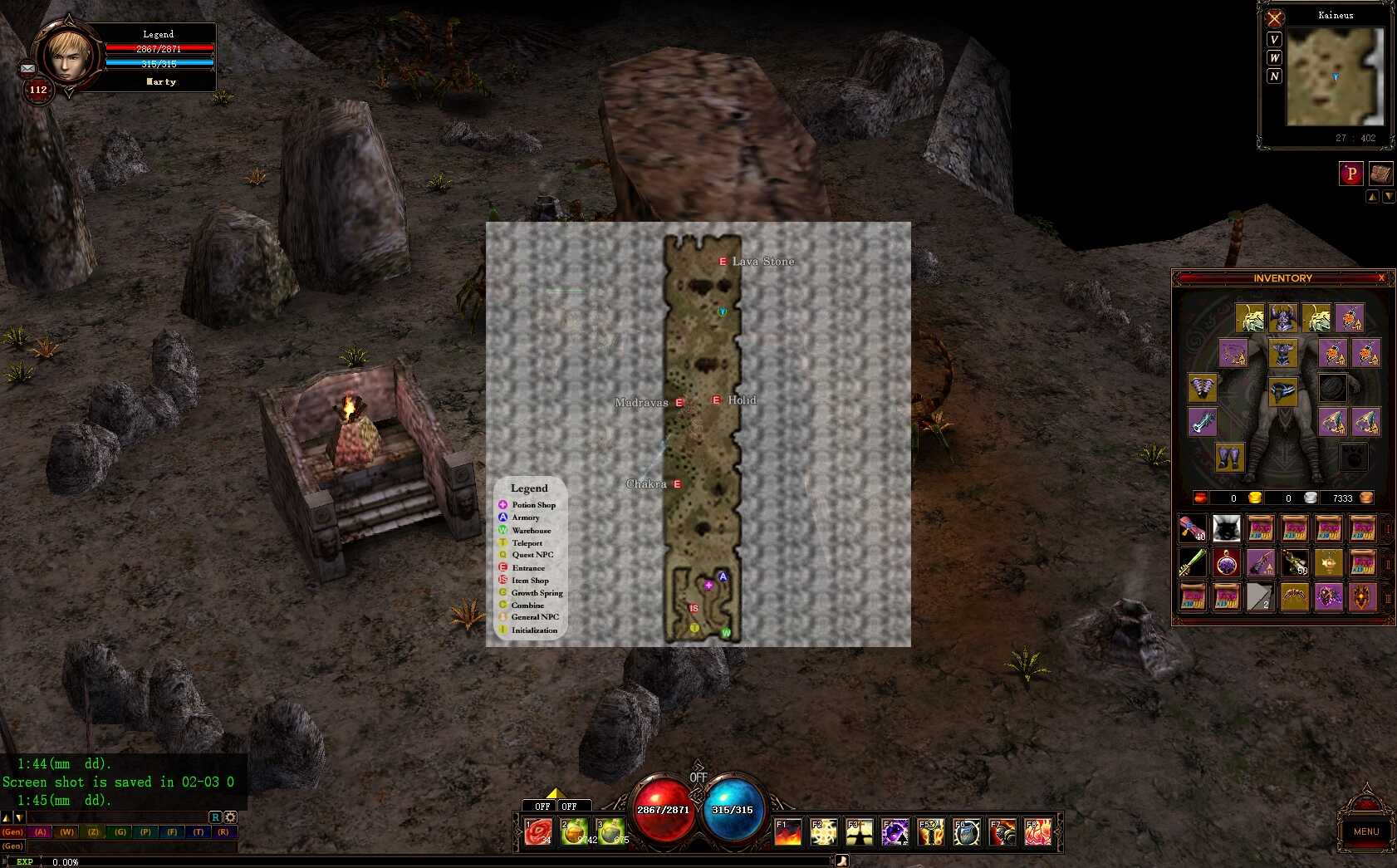
Task: Open the mail envelope icon
Action: coord(27,68)
